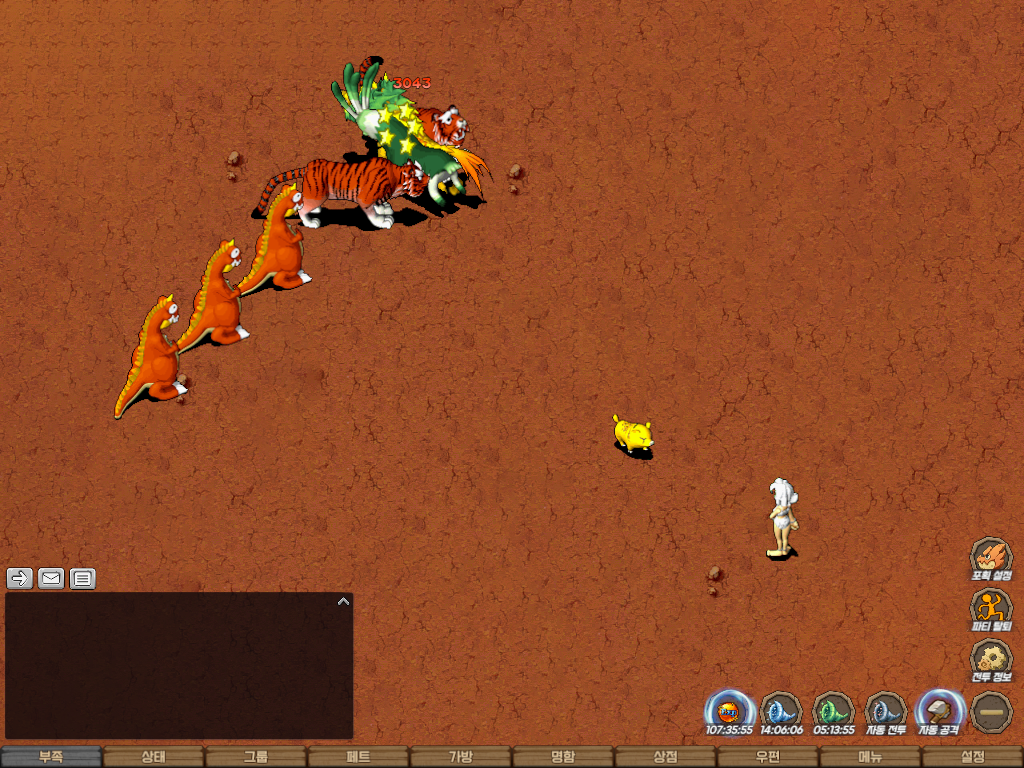Open the 메뉴 (menu) tab
Screen dimensions: 1024x768
(x=869, y=757)
